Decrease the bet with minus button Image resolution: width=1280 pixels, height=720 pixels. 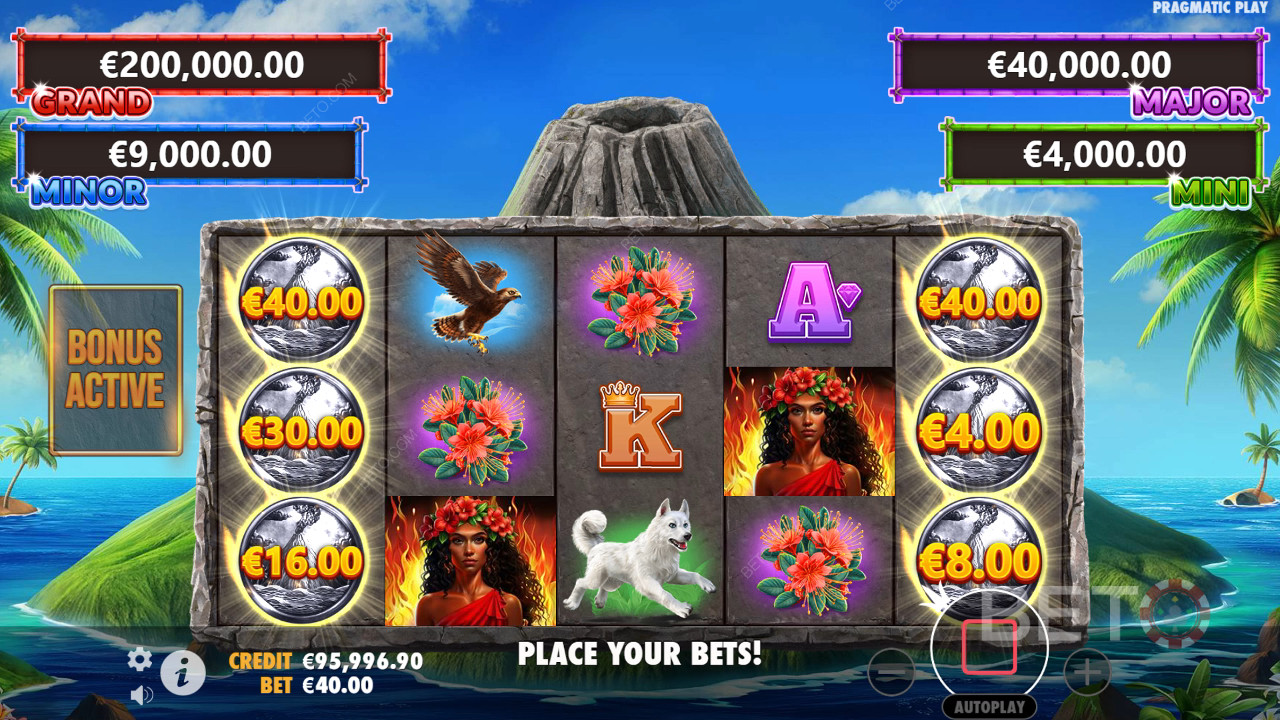(x=891, y=671)
